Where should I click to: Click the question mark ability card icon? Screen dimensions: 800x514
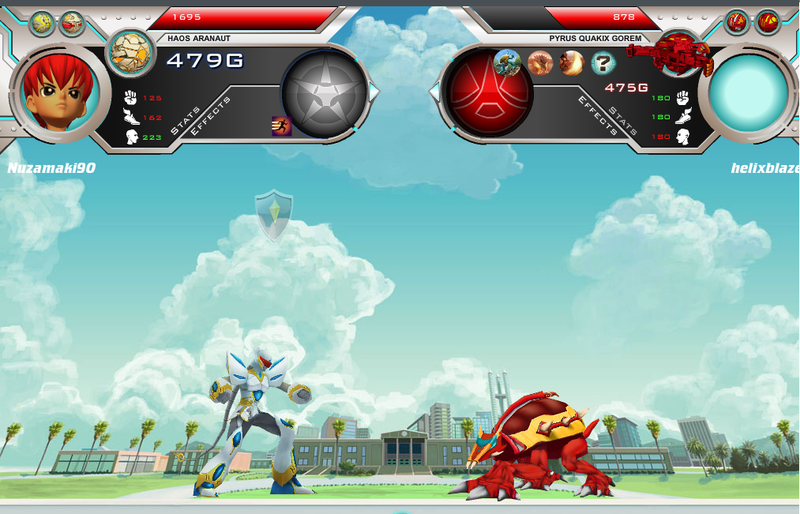coord(603,64)
